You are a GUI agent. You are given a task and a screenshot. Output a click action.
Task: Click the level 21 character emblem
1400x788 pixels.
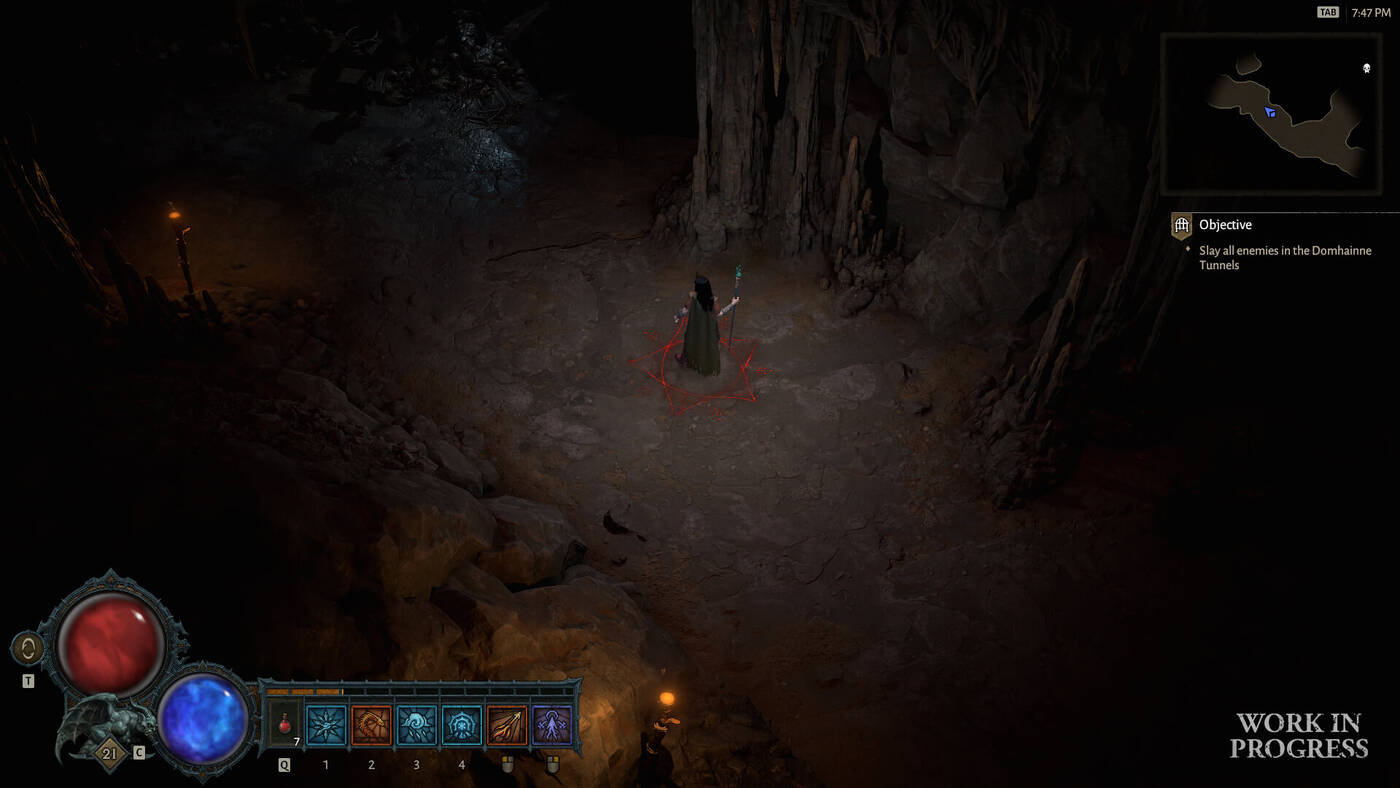click(x=107, y=753)
